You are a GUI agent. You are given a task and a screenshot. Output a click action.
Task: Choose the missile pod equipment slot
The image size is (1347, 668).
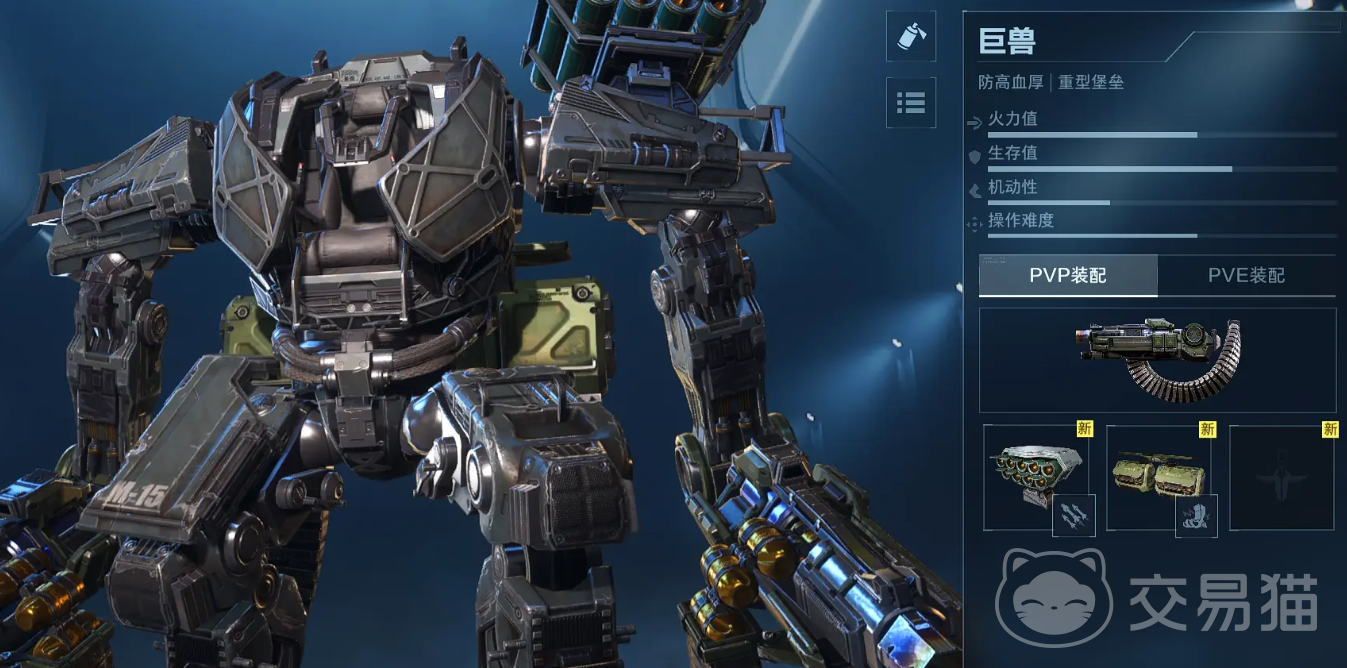[1034, 478]
